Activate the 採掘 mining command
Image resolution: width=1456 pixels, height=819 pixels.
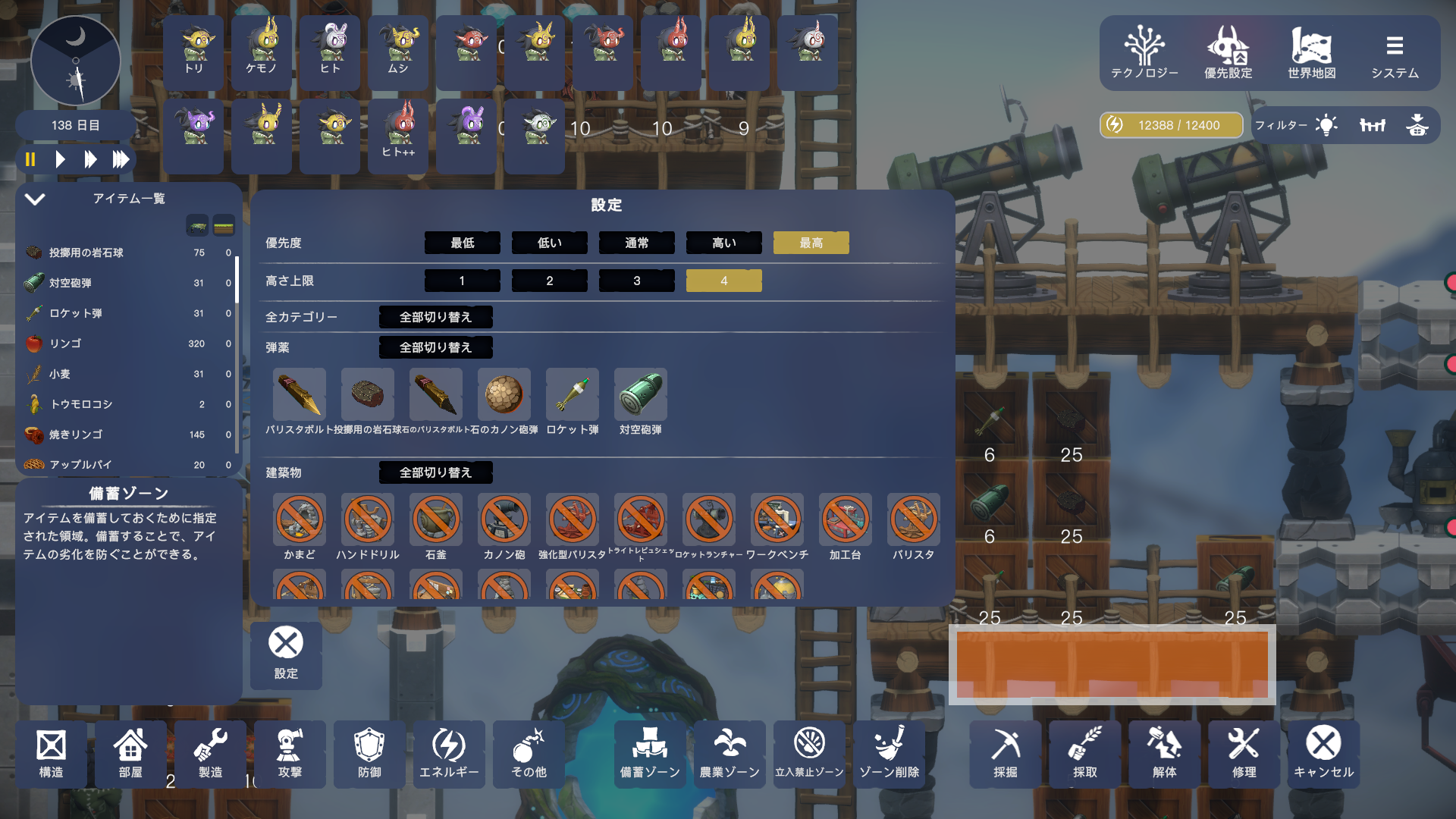[1005, 754]
